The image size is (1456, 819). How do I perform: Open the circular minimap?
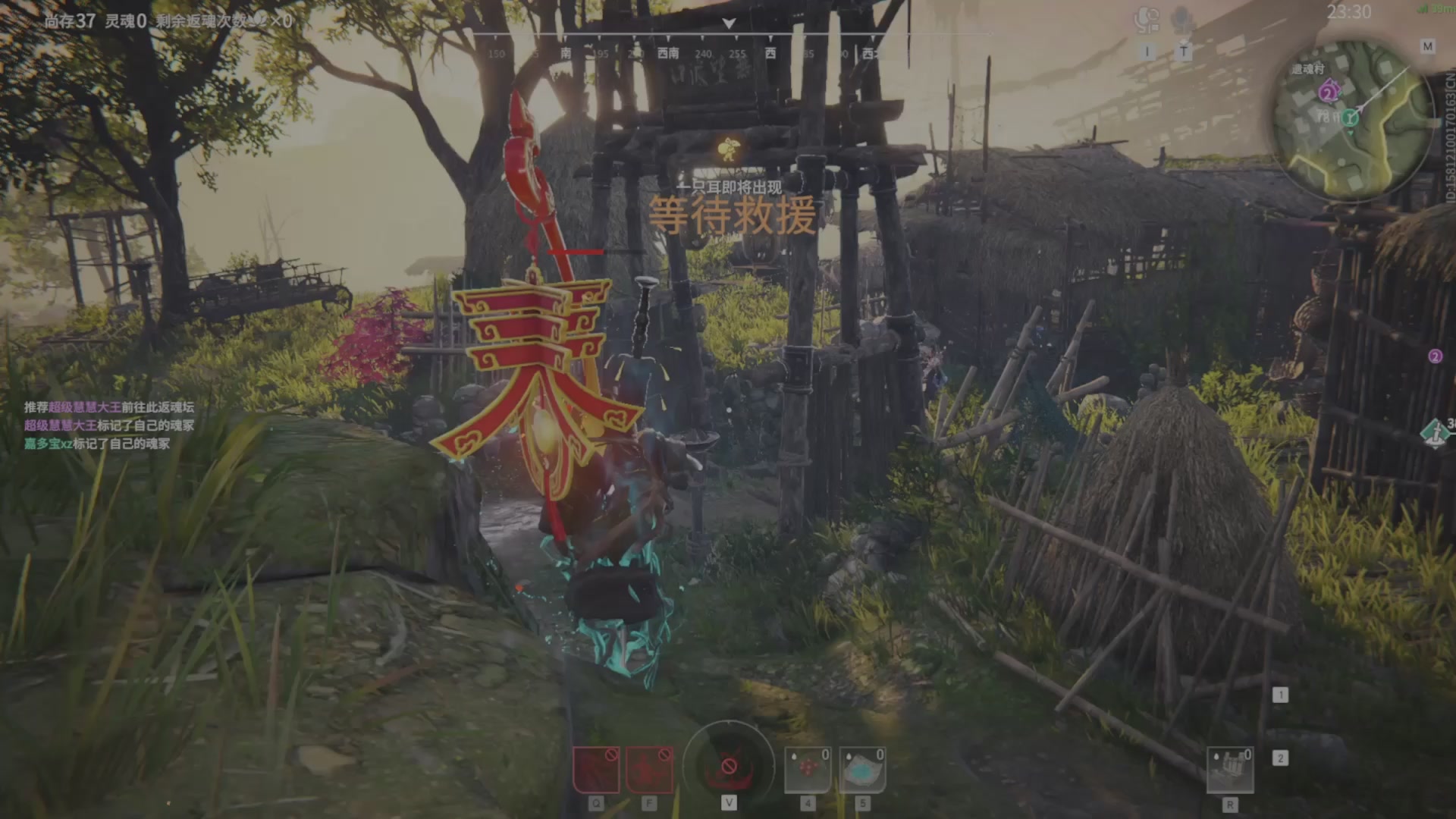pyautogui.click(x=1353, y=121)
